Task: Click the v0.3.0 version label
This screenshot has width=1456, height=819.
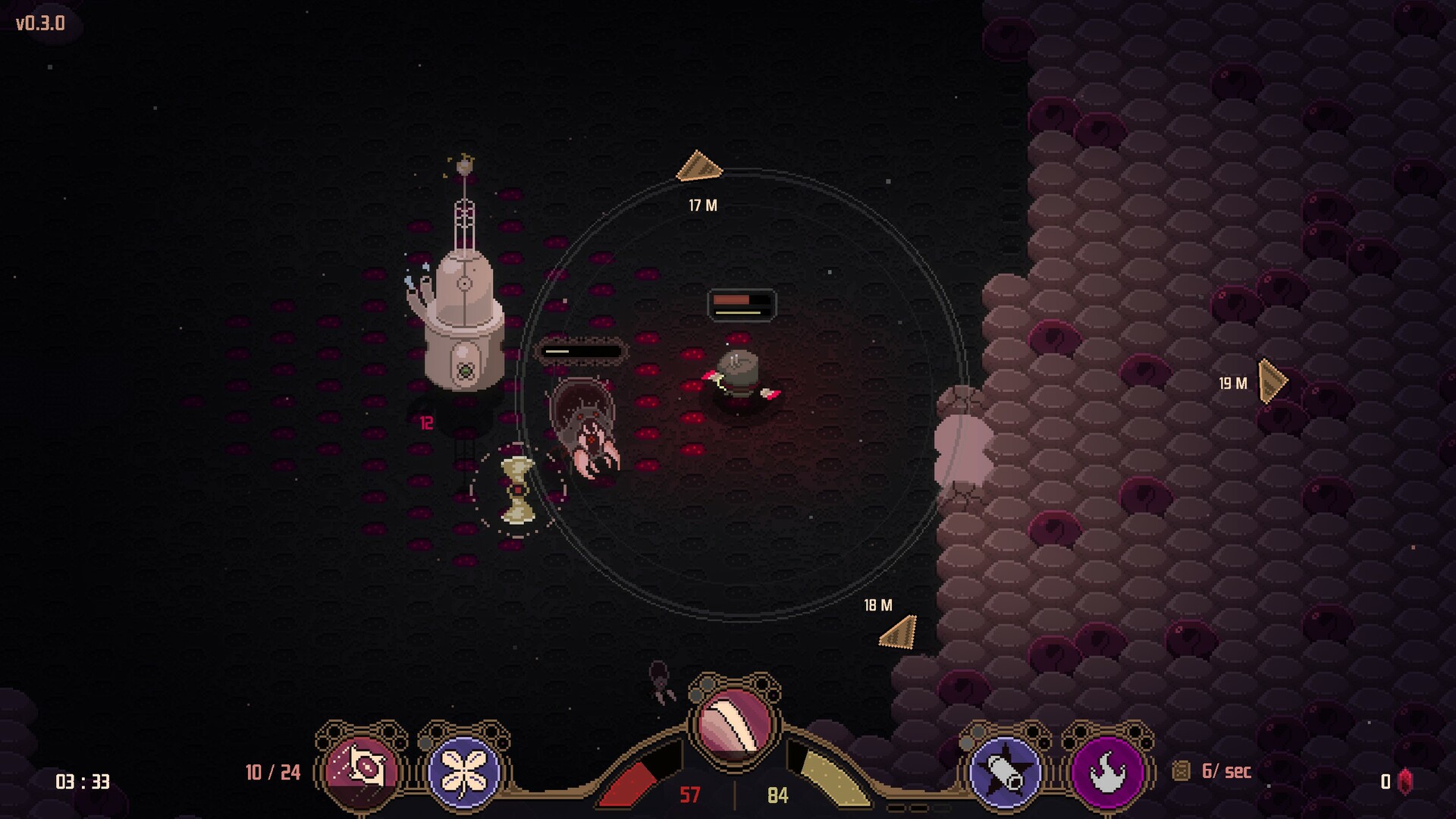Action: (39, 24)
